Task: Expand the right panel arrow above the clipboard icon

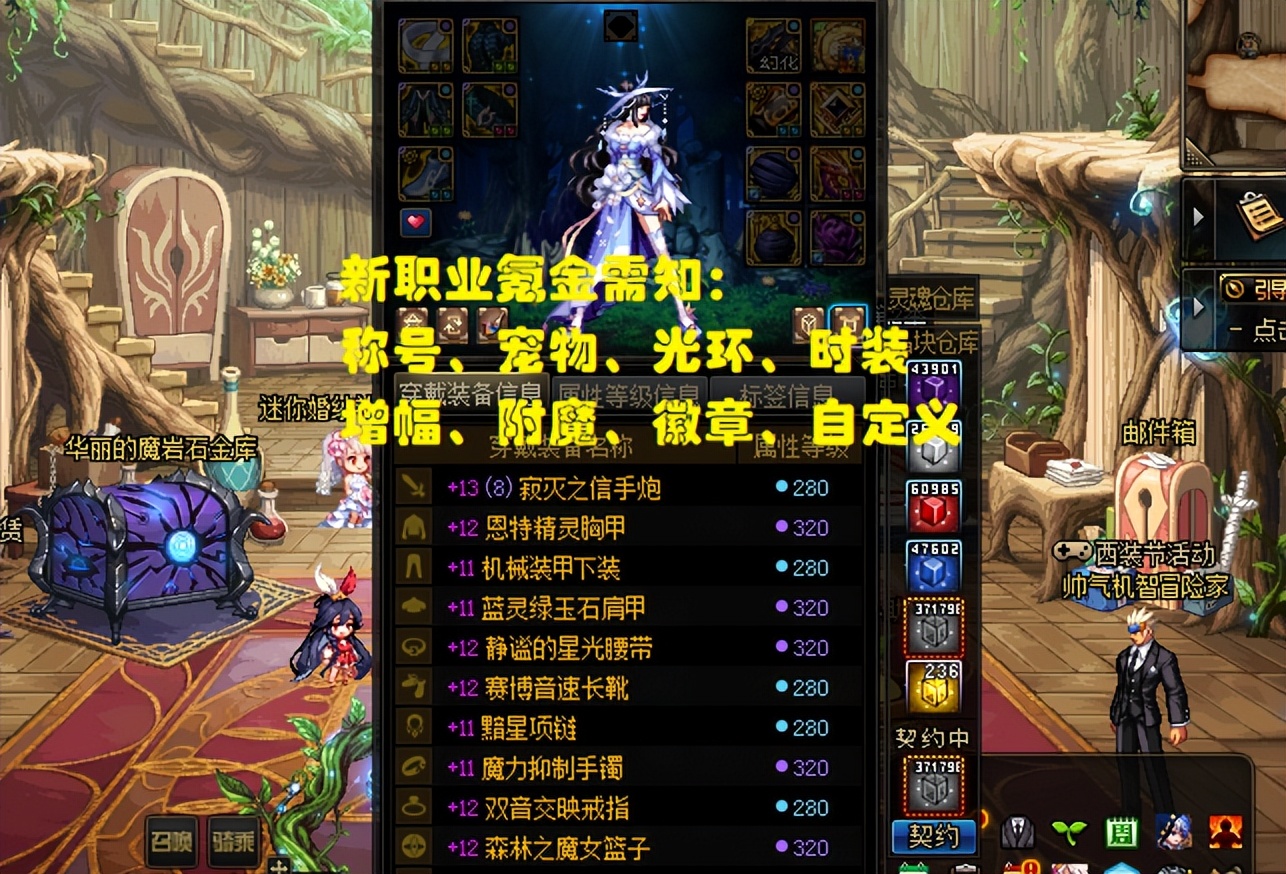Action: [x=1200, y=216]
